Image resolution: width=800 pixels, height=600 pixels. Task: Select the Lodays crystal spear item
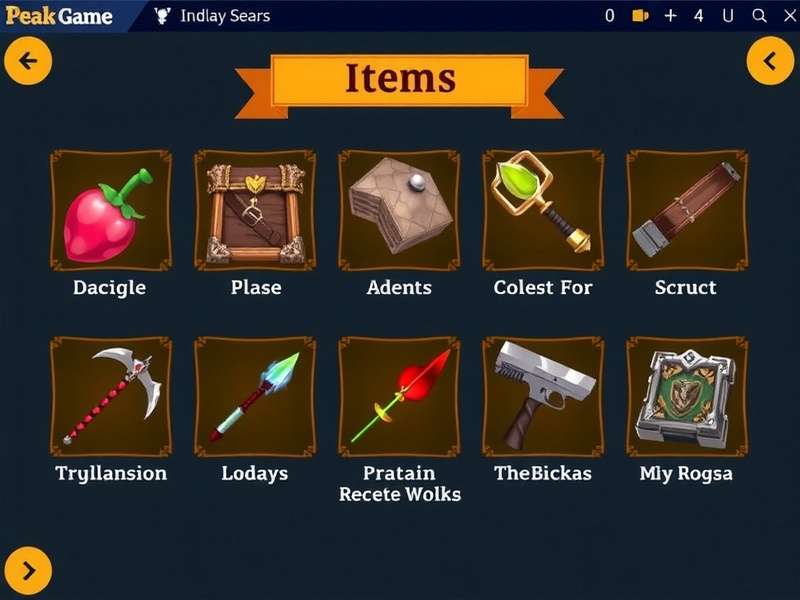[x=254, y=396]
